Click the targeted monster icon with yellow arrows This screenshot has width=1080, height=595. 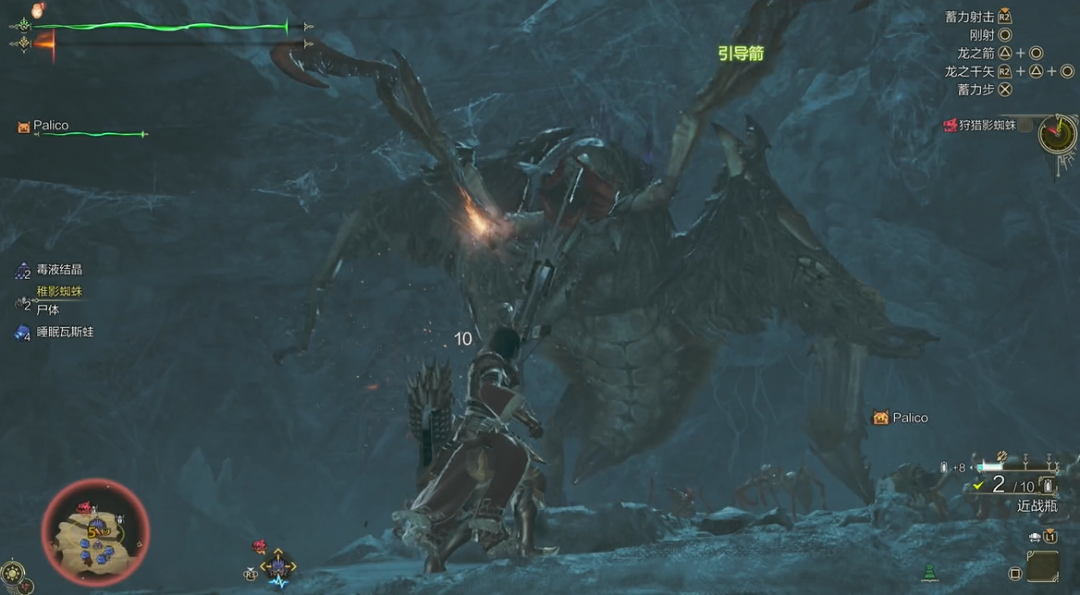coord(278,565)
